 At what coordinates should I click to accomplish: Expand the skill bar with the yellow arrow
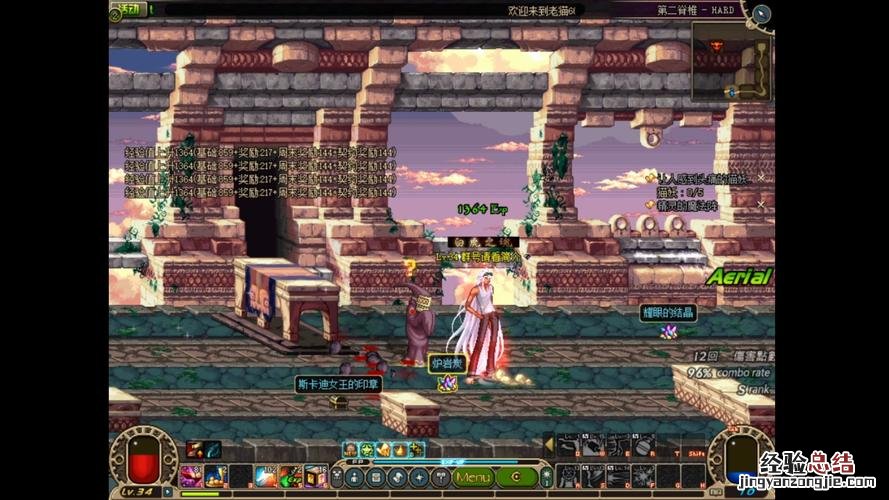pos(548,444)
